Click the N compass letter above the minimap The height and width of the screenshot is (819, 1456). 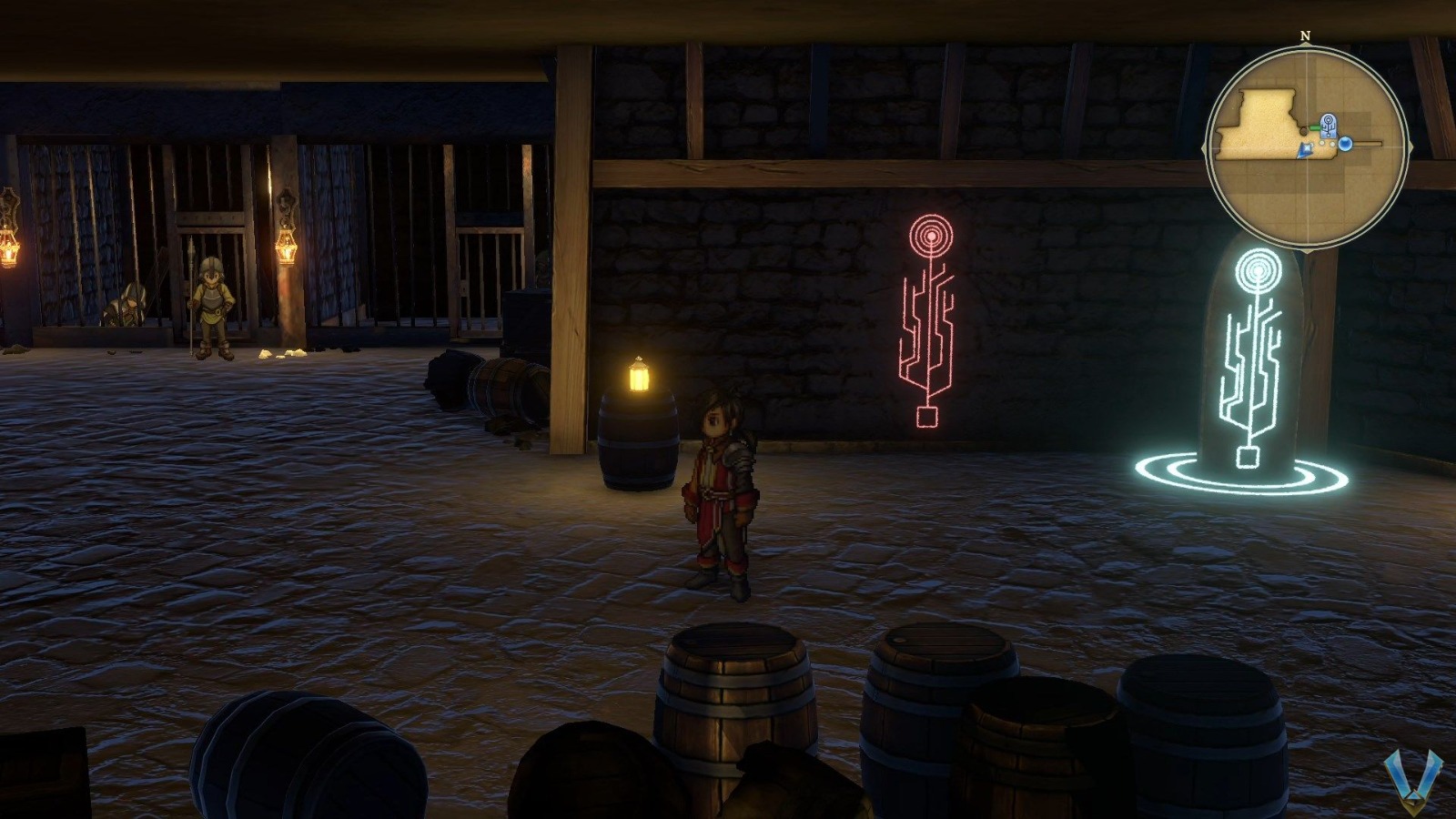coord(1305,36)
